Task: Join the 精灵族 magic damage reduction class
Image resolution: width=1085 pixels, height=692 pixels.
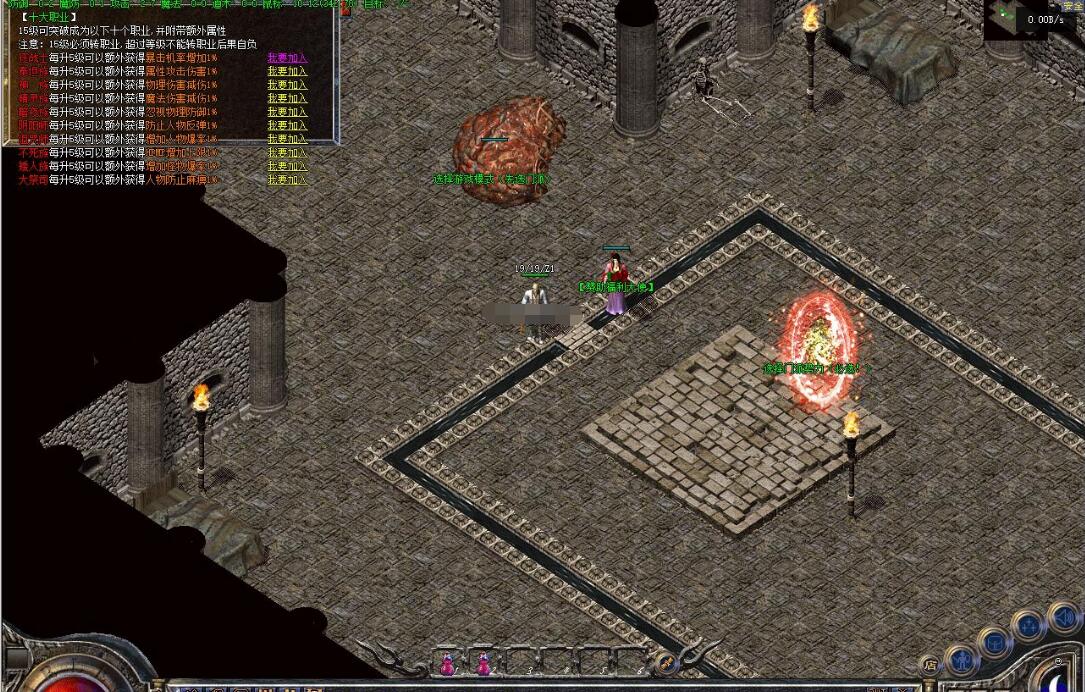Action: point(287,99)
